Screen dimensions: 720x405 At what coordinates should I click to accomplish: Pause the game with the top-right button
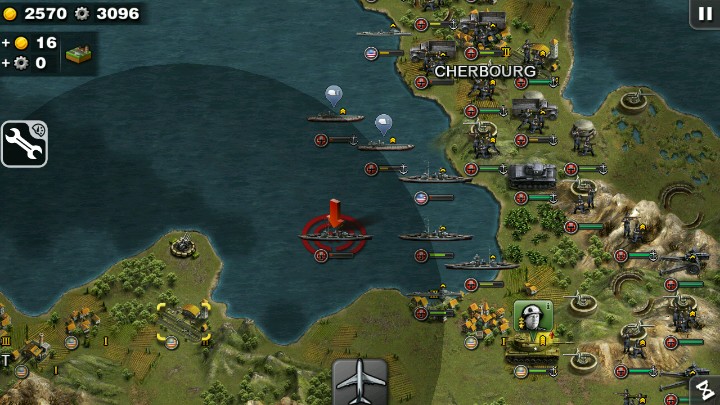pos(704,13)
